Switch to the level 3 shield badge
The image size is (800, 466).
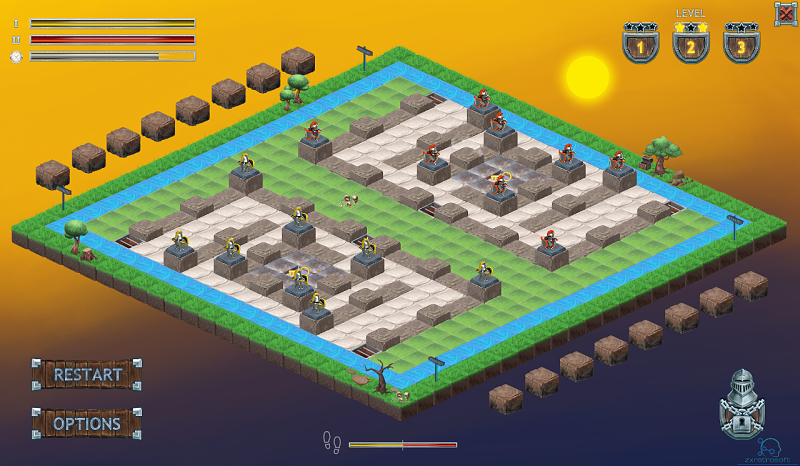[740, 44]
